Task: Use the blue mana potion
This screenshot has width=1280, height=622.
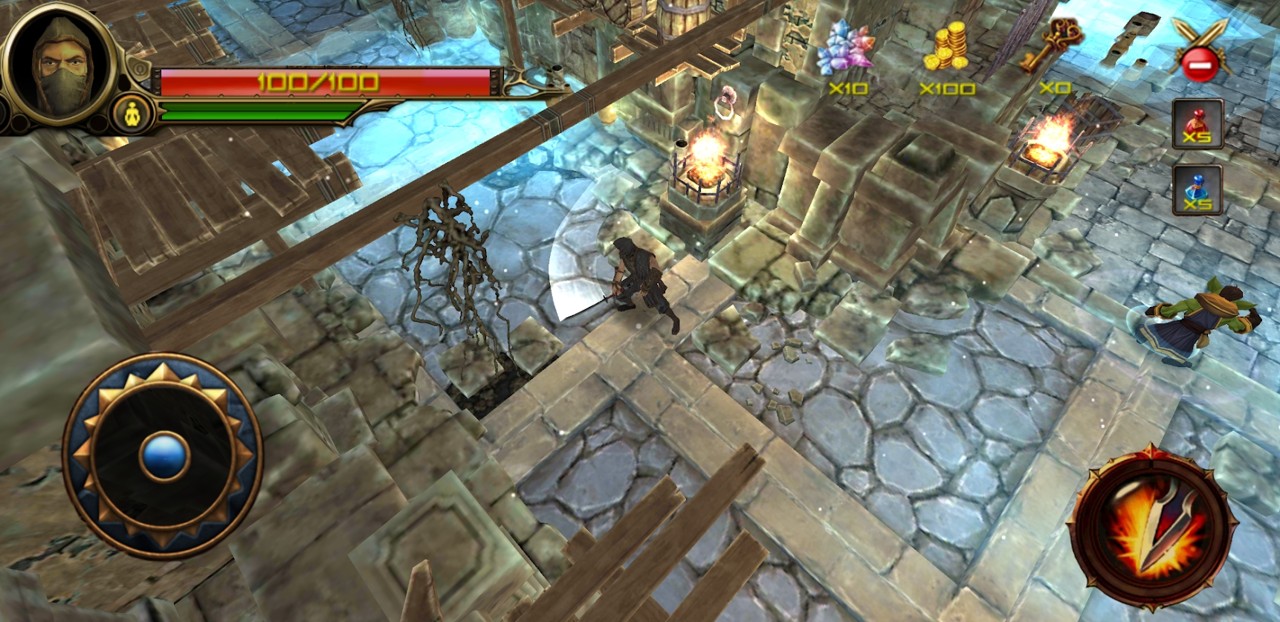Action: 1197,189
